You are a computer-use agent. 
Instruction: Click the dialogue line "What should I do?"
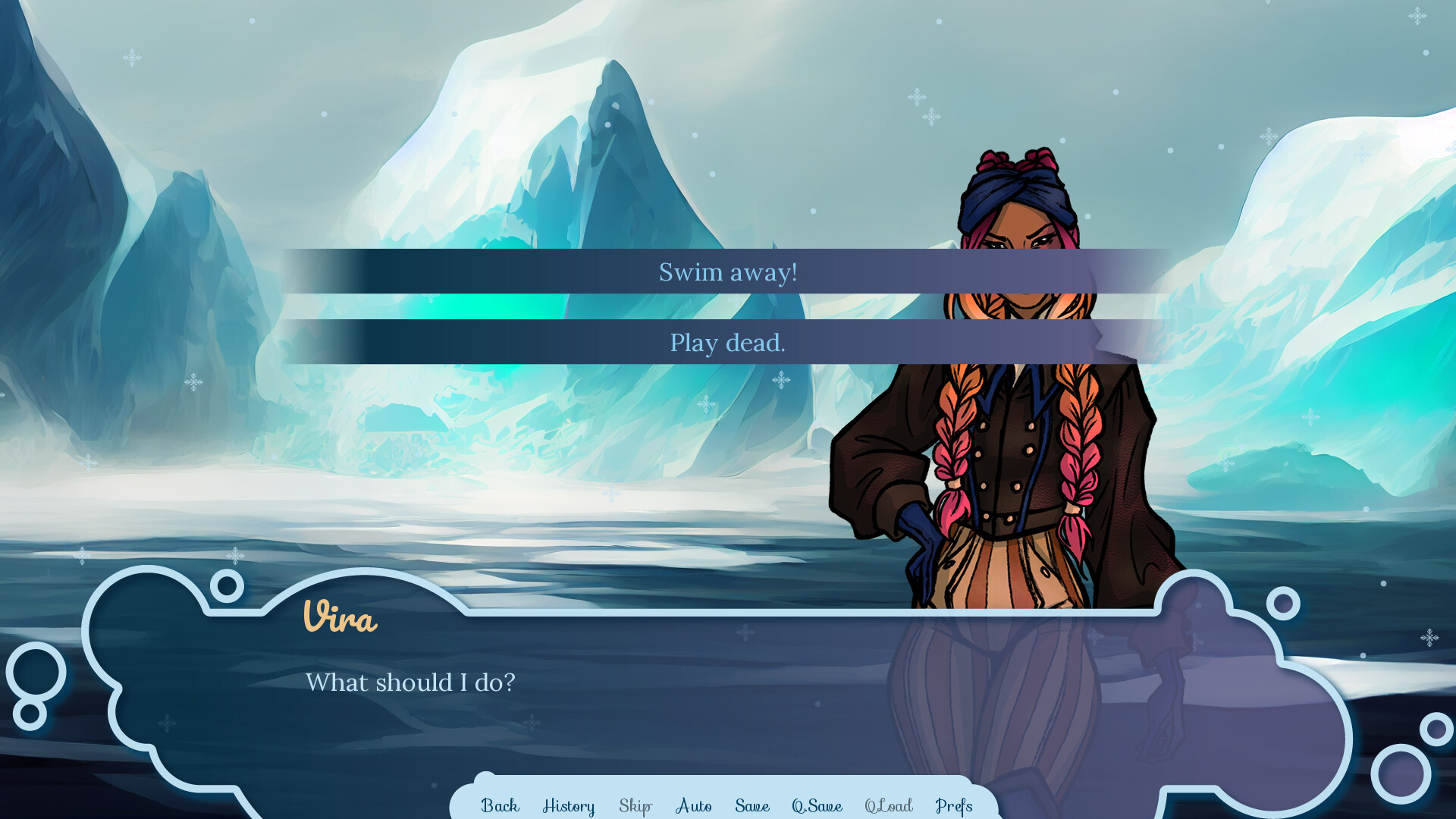click(410, 682)
